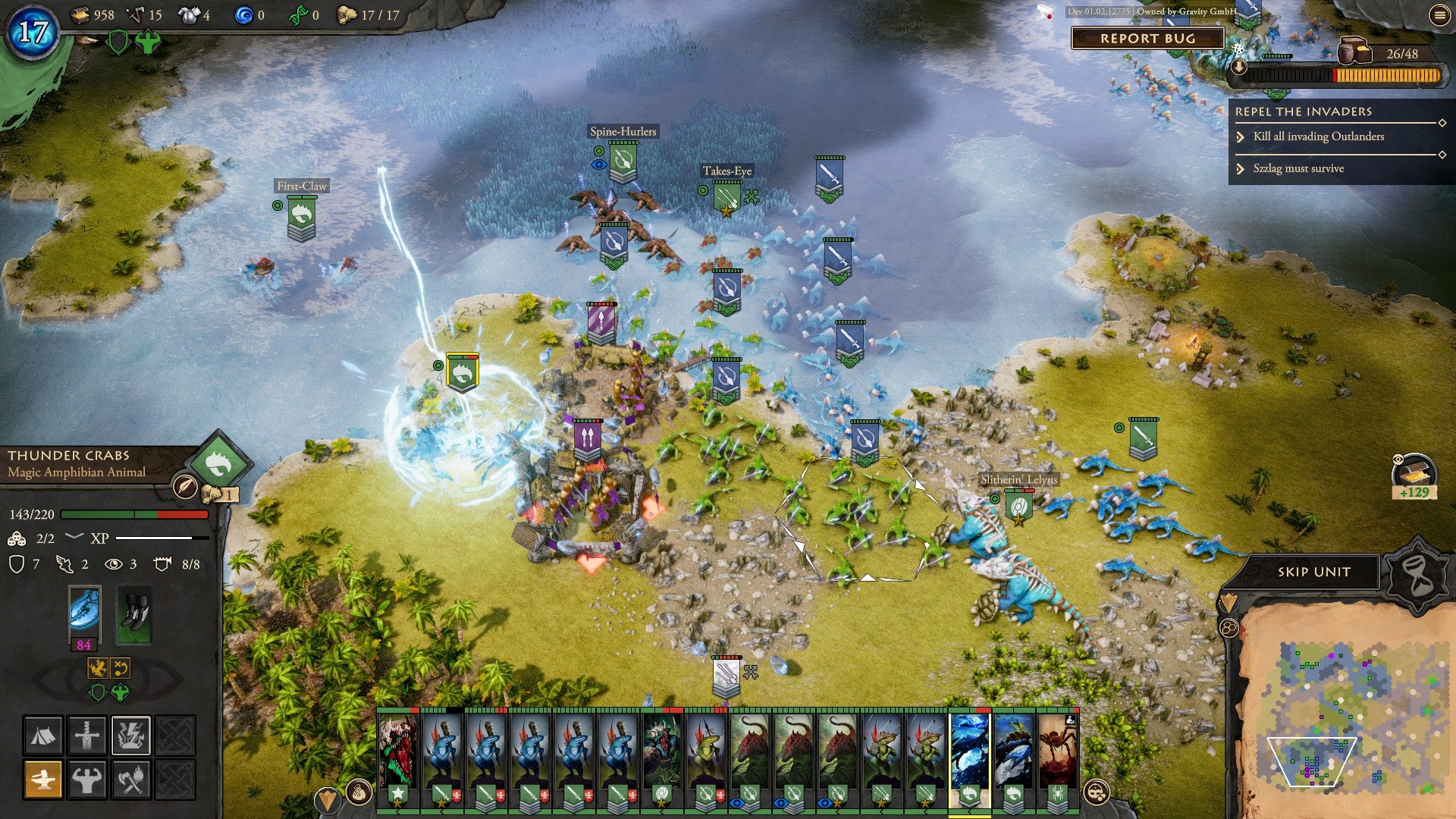The image size is (1456, 819).
Task: Click the turn 17 counter orb
Action: 32,32
